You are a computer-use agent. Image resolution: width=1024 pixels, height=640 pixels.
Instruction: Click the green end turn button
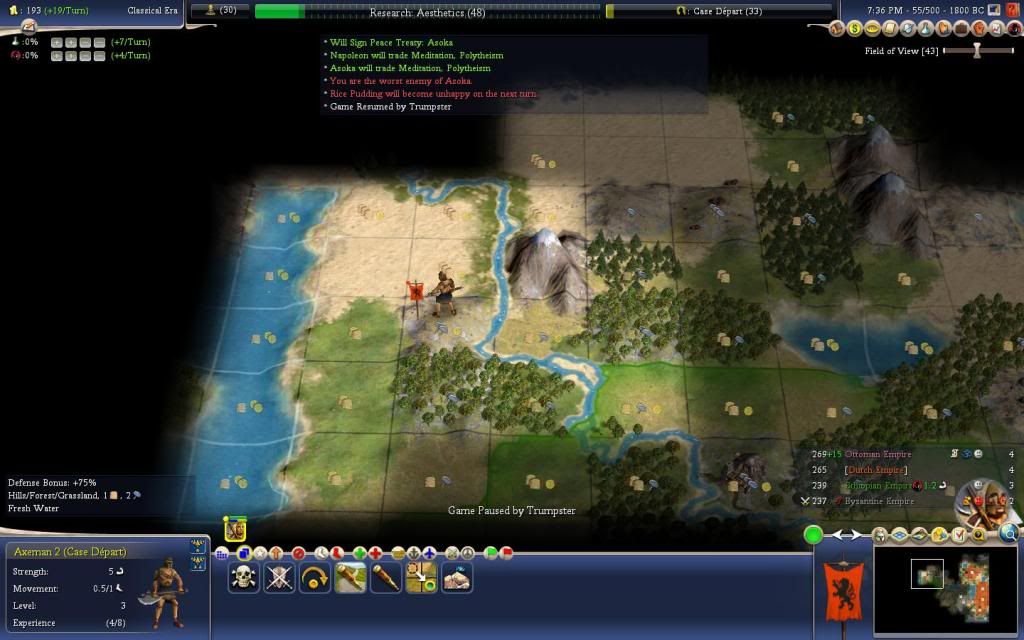(x=814, y=535)
